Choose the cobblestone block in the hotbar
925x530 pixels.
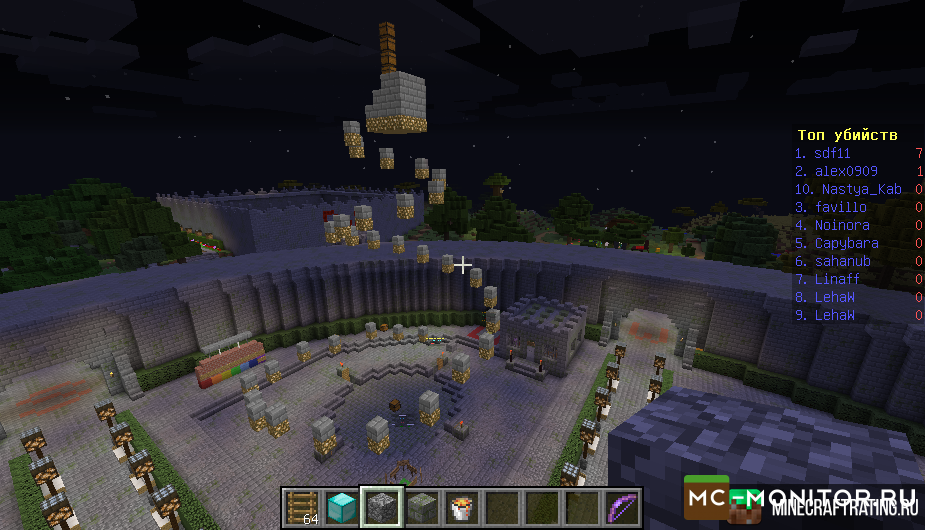[x=381, y=508]
